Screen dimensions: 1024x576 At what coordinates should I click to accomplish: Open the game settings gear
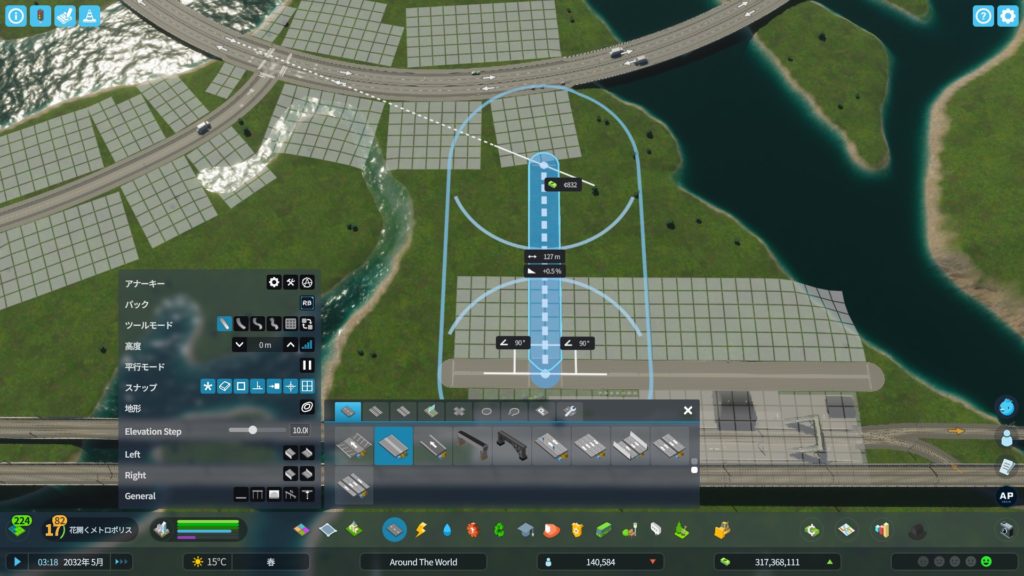click(1008, 16)
